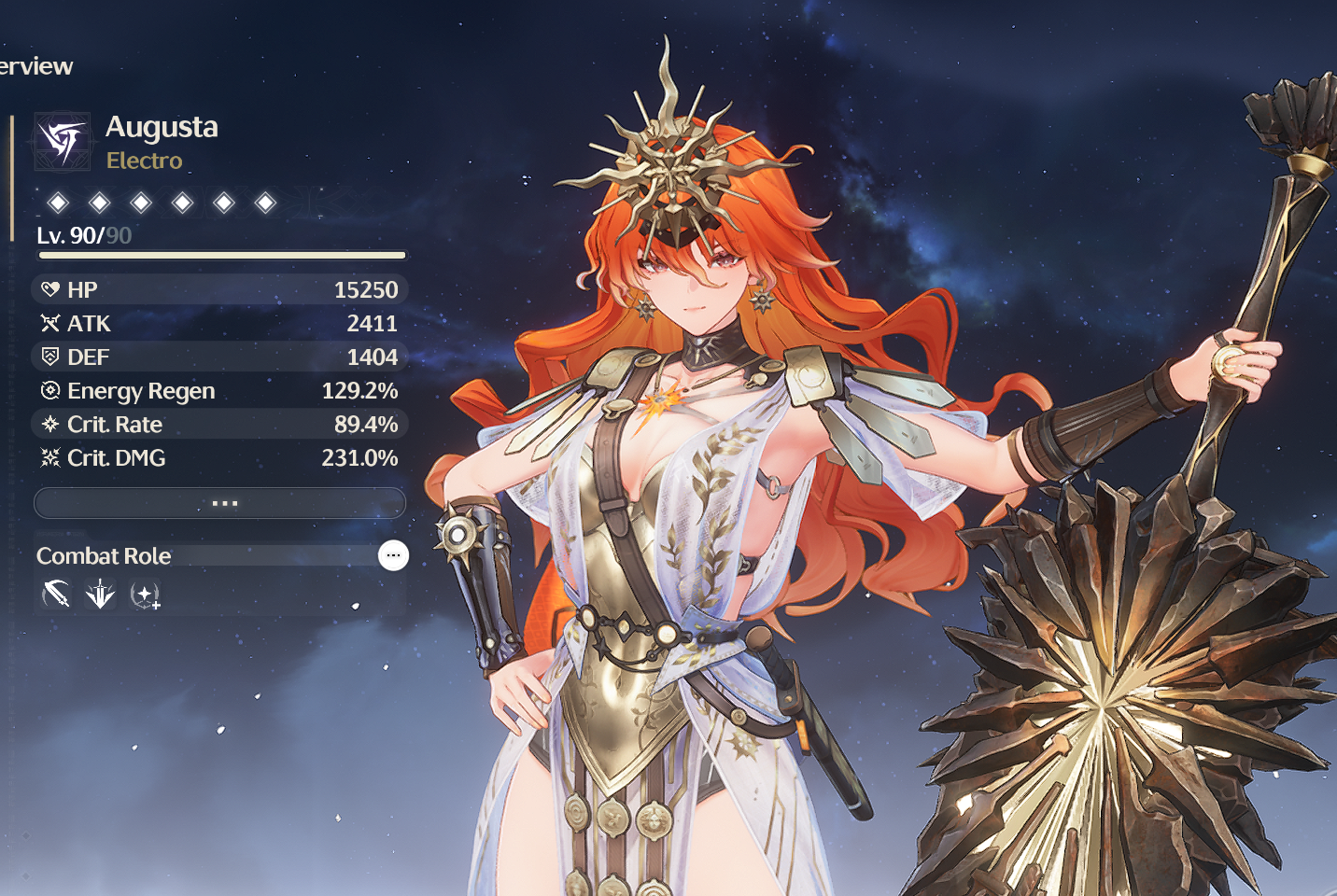Select the slashing sword combat role icon

[56, 595]
